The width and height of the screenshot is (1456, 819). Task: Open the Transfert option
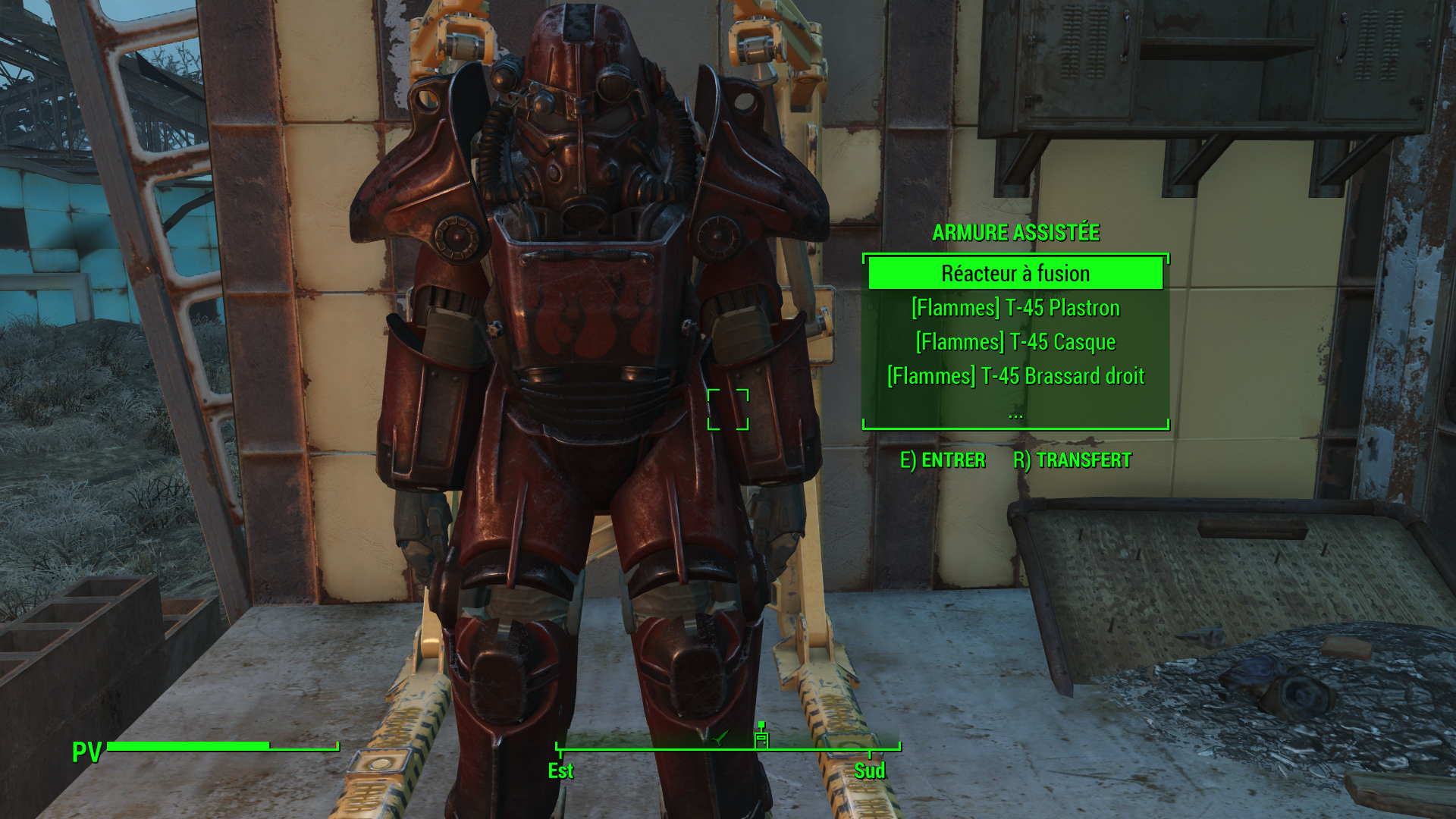1072,460
